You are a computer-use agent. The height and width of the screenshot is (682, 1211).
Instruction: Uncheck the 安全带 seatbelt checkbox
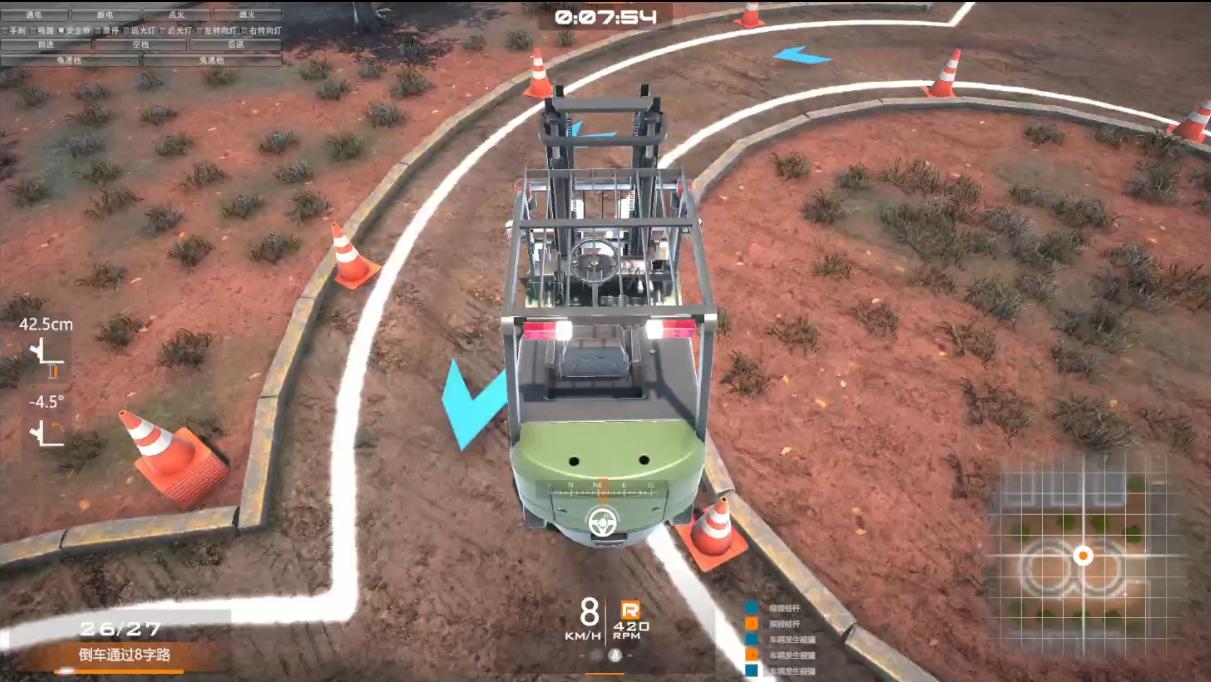(61, 30)
